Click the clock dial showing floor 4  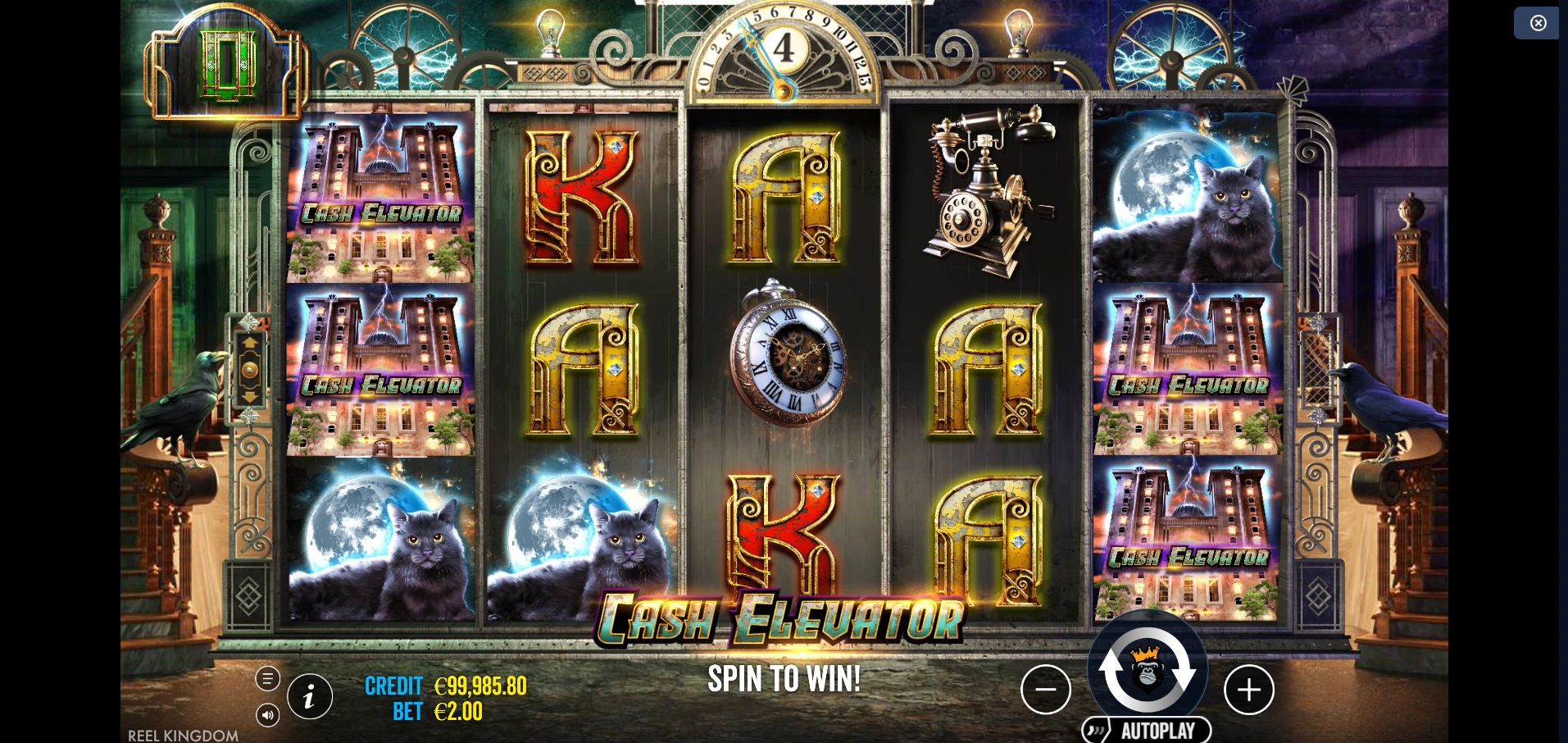(784, 49)
